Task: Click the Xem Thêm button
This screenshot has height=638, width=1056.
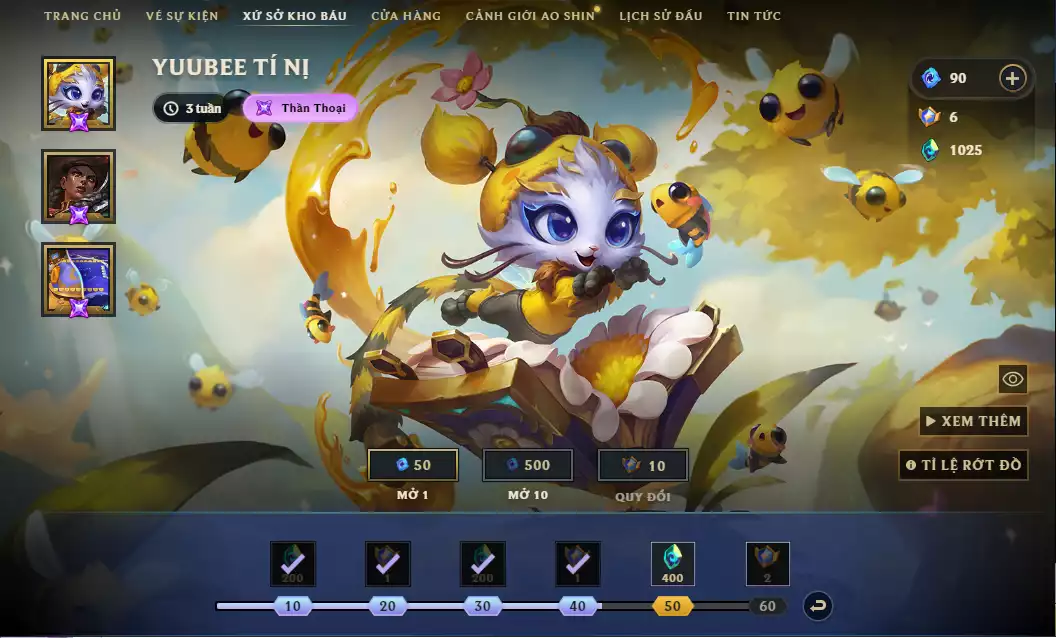Action: click(x=974, y=421)
